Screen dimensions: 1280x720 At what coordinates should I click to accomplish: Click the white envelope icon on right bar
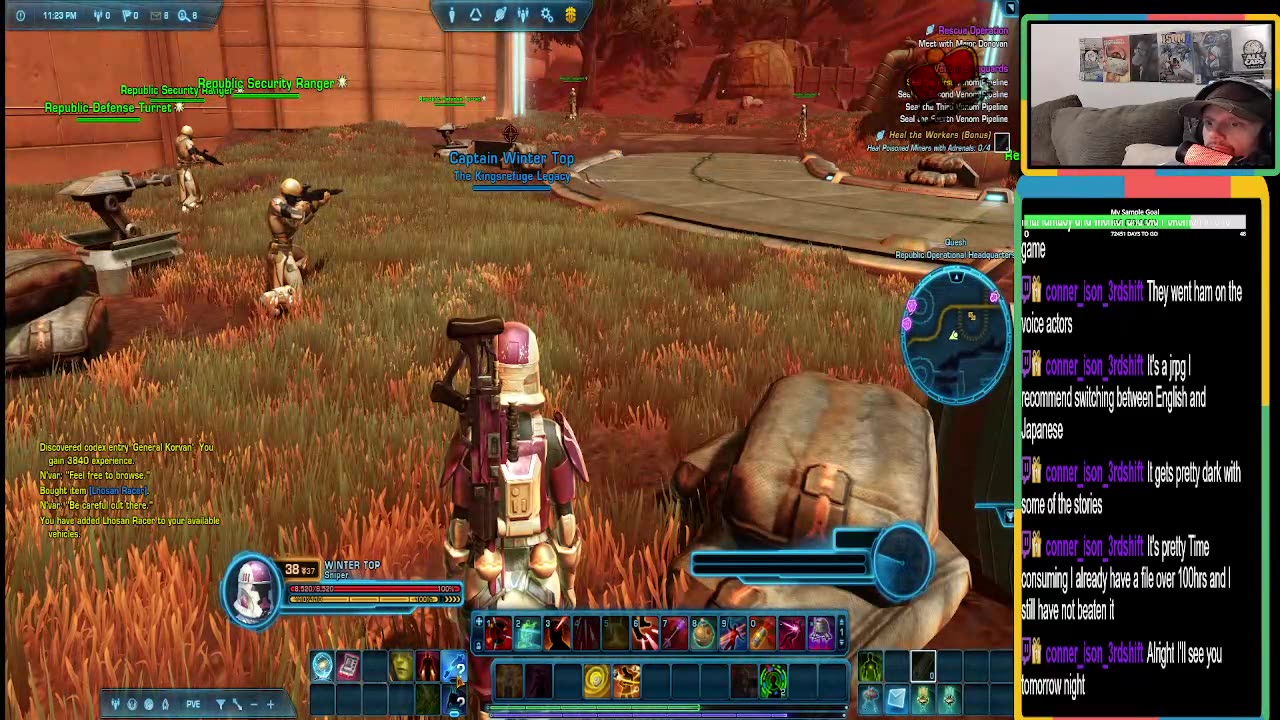896,698
